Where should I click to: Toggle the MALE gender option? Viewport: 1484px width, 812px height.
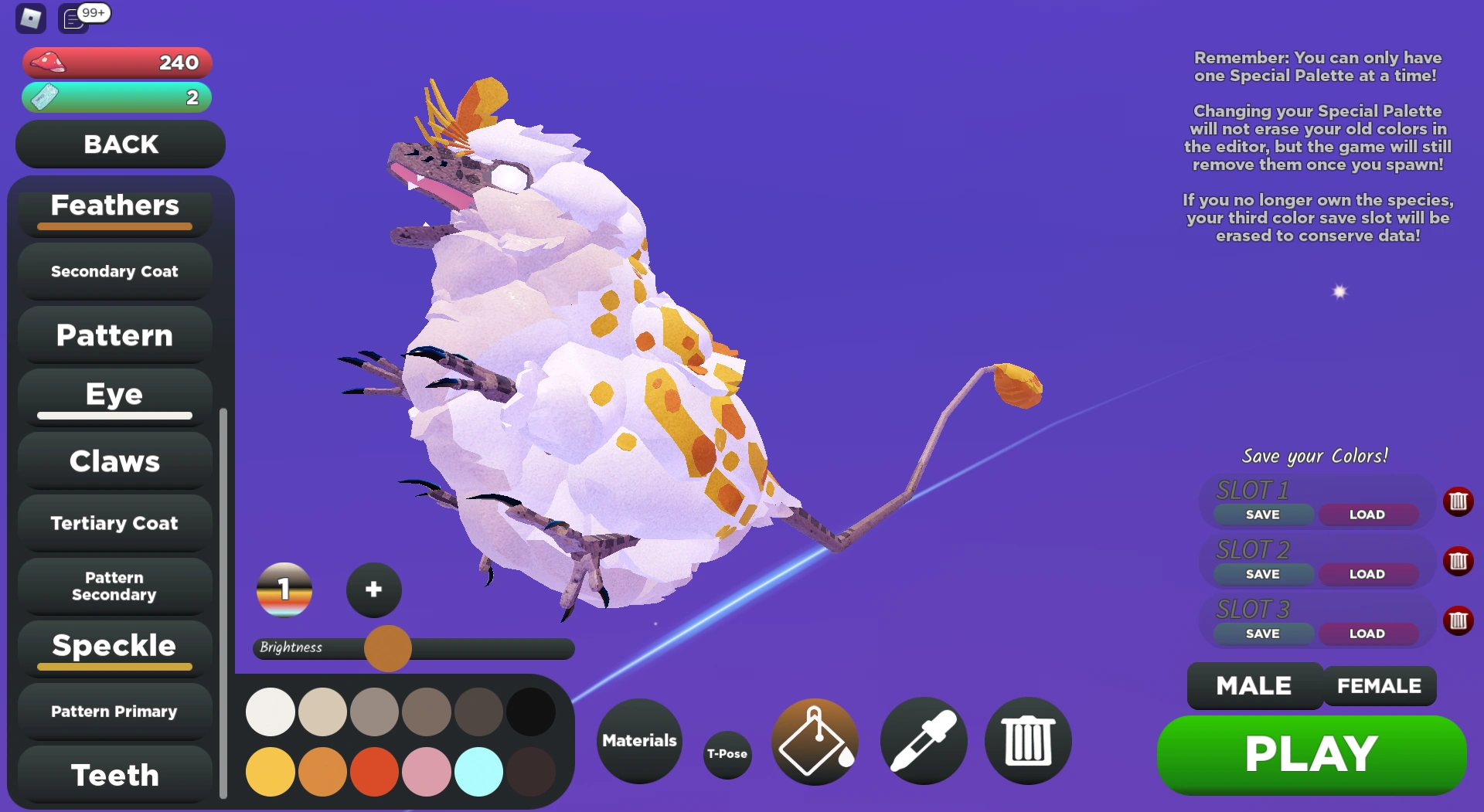click(x=1253, y=685)
